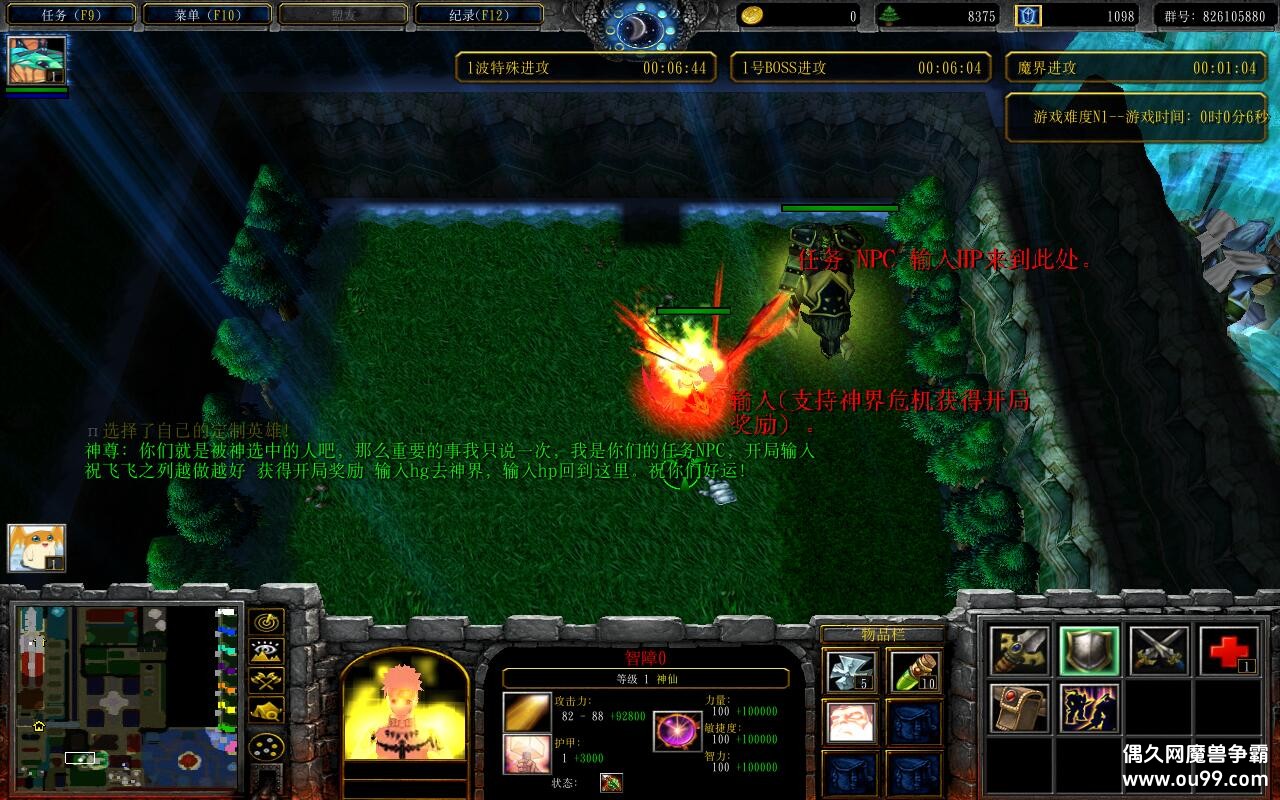Toggle the minimap terrain display button
This screenshot has width=1280, height=800.
(x=266, y=652)
